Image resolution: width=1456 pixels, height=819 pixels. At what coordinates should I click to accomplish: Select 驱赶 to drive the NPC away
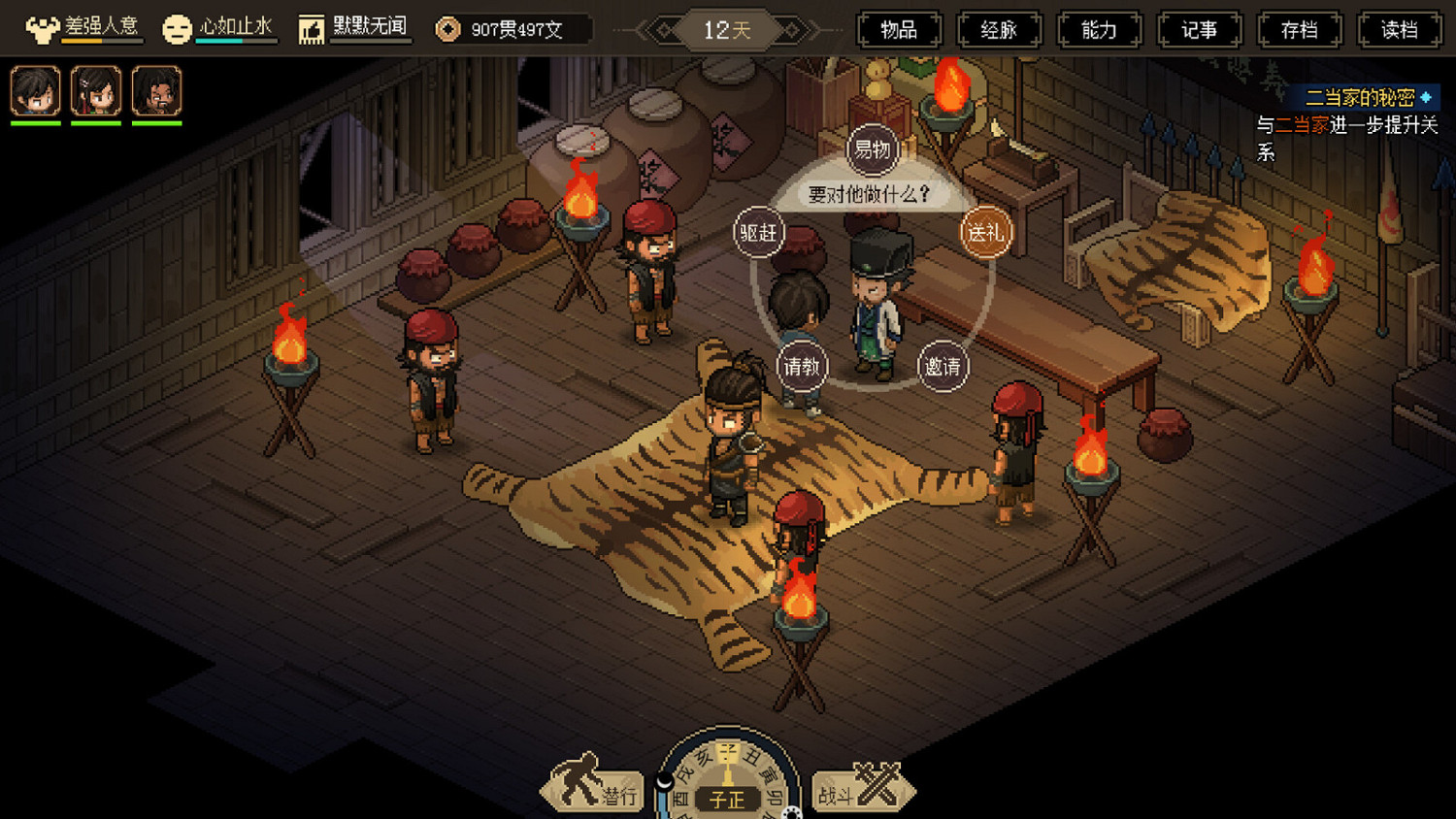pyautogui.click(x=758, y=233)
